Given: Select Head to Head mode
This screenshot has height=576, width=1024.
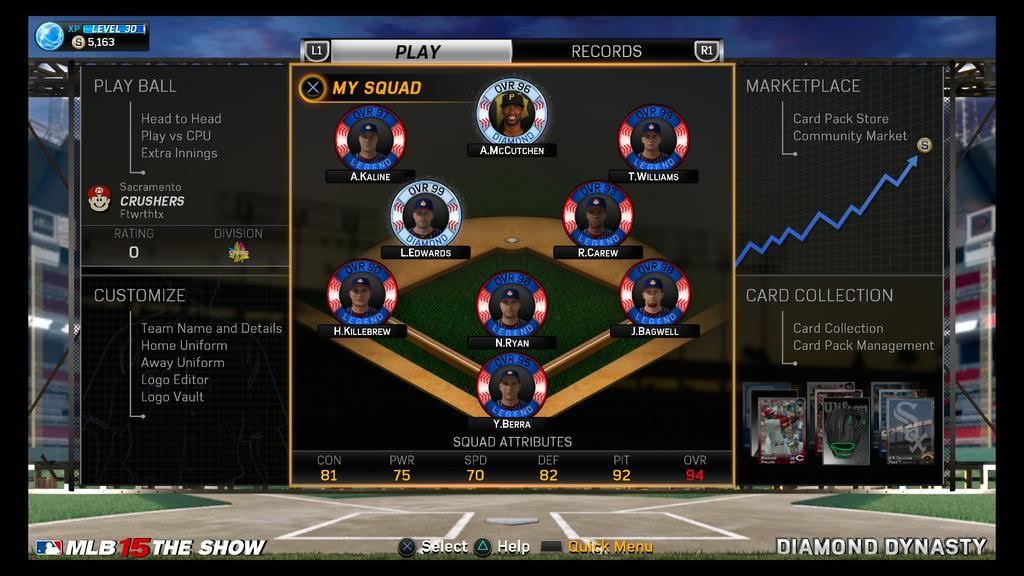Looking at the screenshot, I should tap(181, 118).
